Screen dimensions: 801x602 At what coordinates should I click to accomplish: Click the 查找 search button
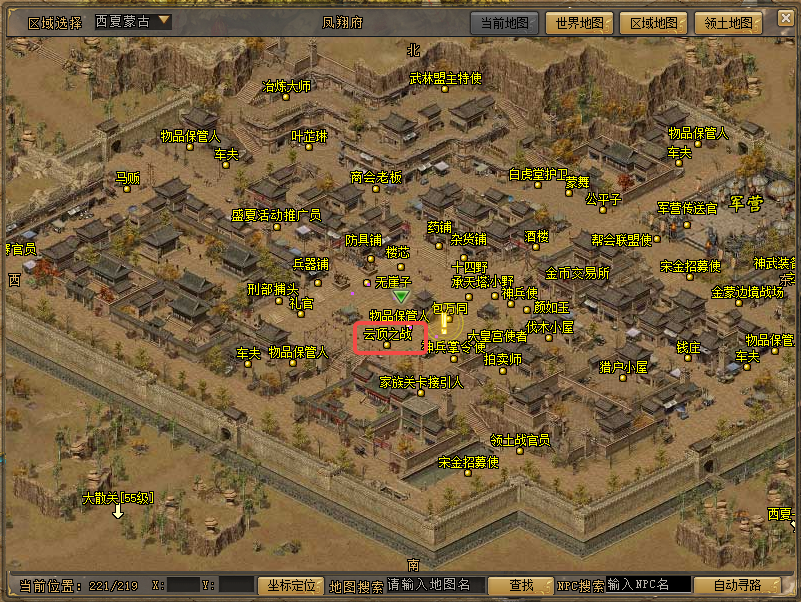pyautogui.click(x=523, y=585)
